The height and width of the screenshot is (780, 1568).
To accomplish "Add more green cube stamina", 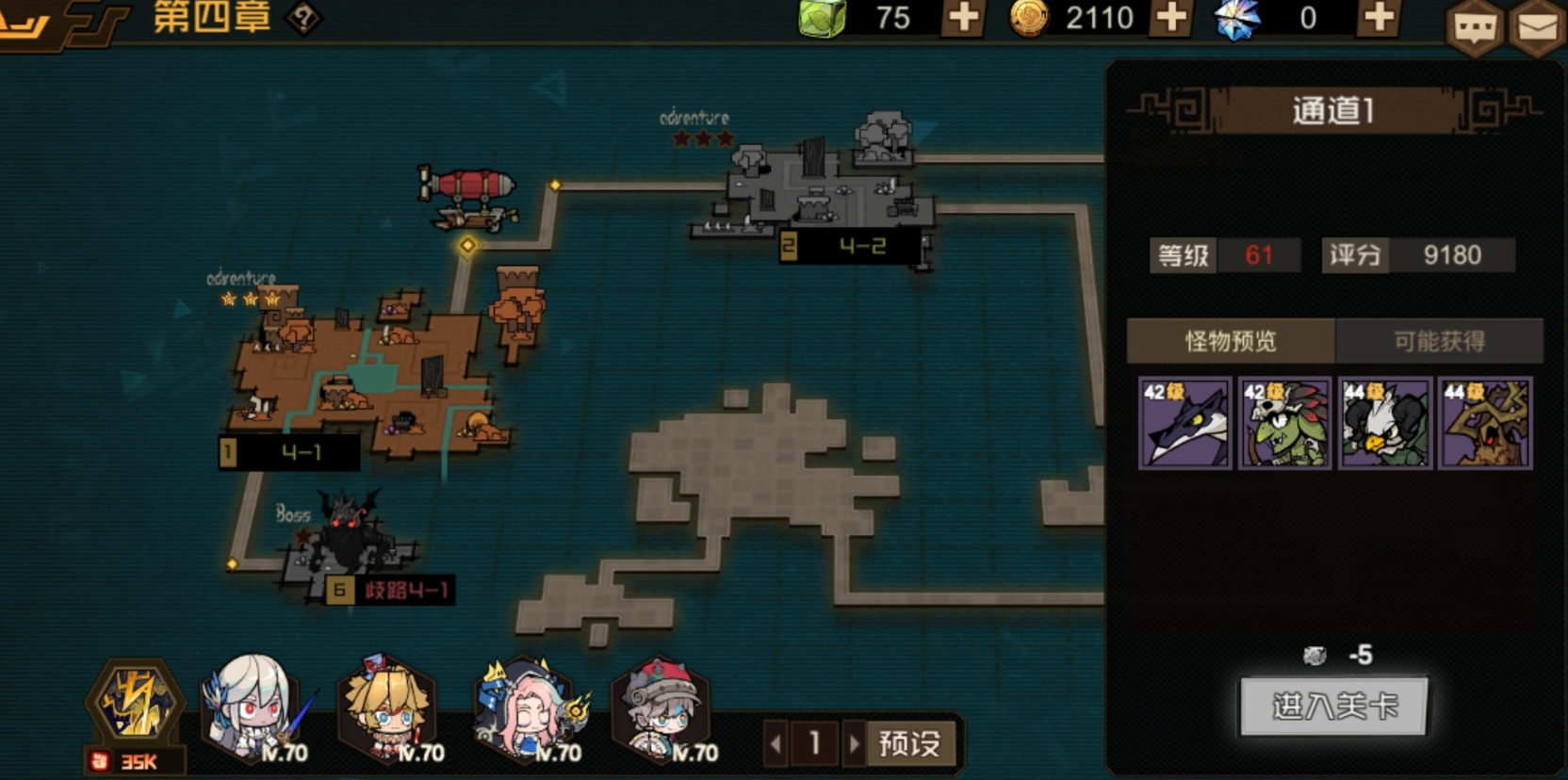I will tap(963, 18).
